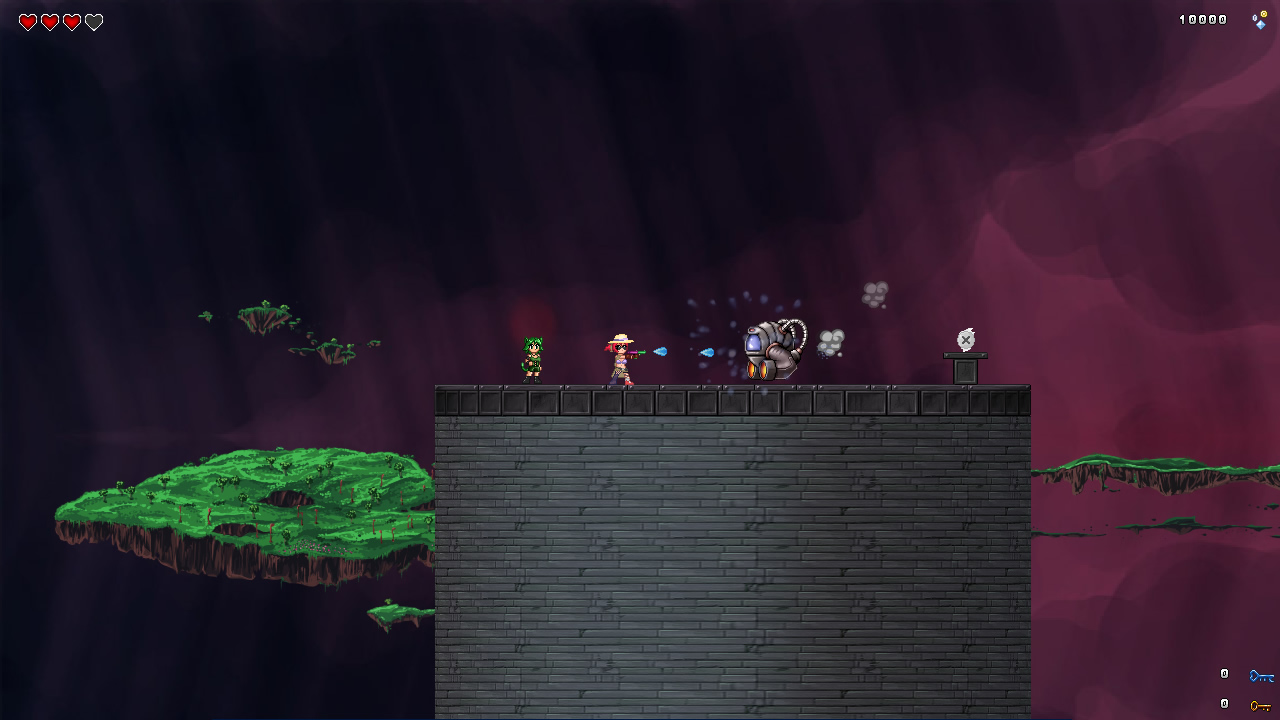1280x720 pixels.
Task: Click the saw blade atop the pedestal
Action: pos(965,340)
